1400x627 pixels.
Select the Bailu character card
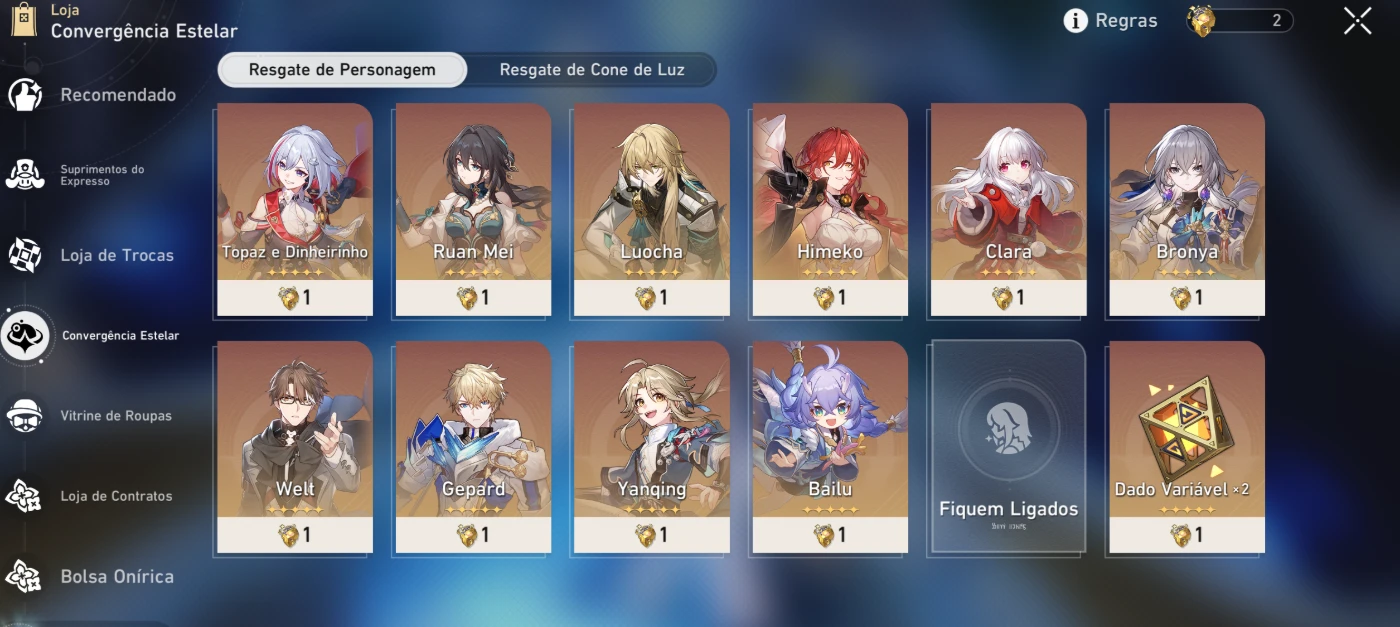point(830,446)
